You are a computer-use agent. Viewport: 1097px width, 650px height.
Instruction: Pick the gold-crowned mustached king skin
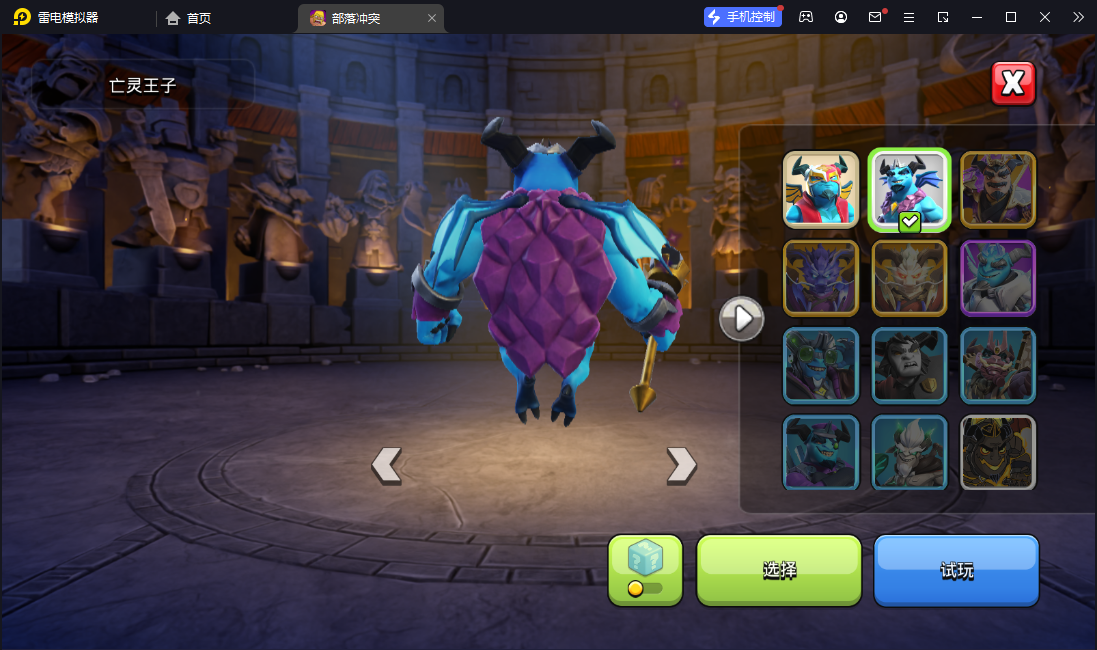point(998,190)
